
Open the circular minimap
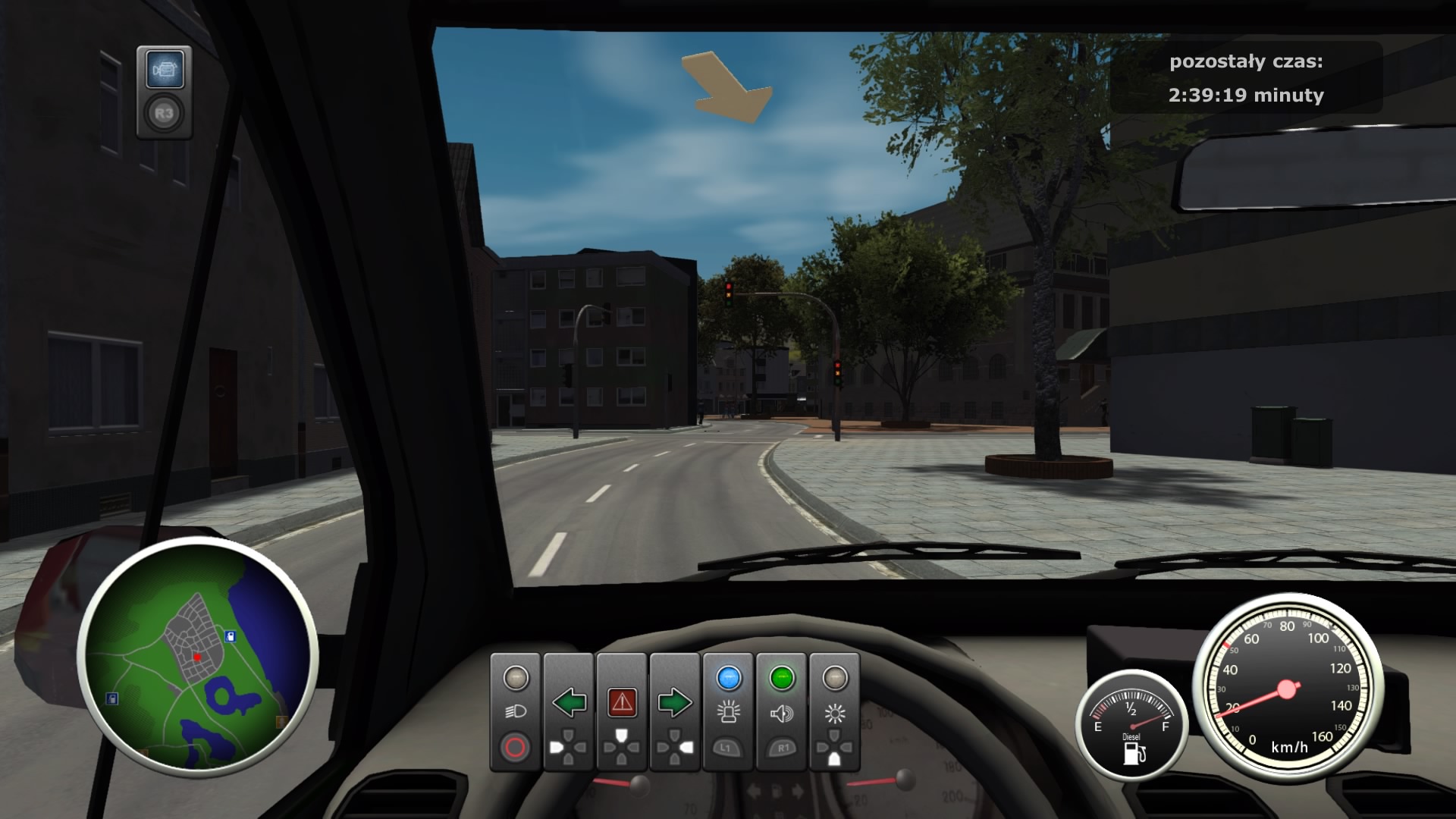pyautogui.click(x=197, y=657)
